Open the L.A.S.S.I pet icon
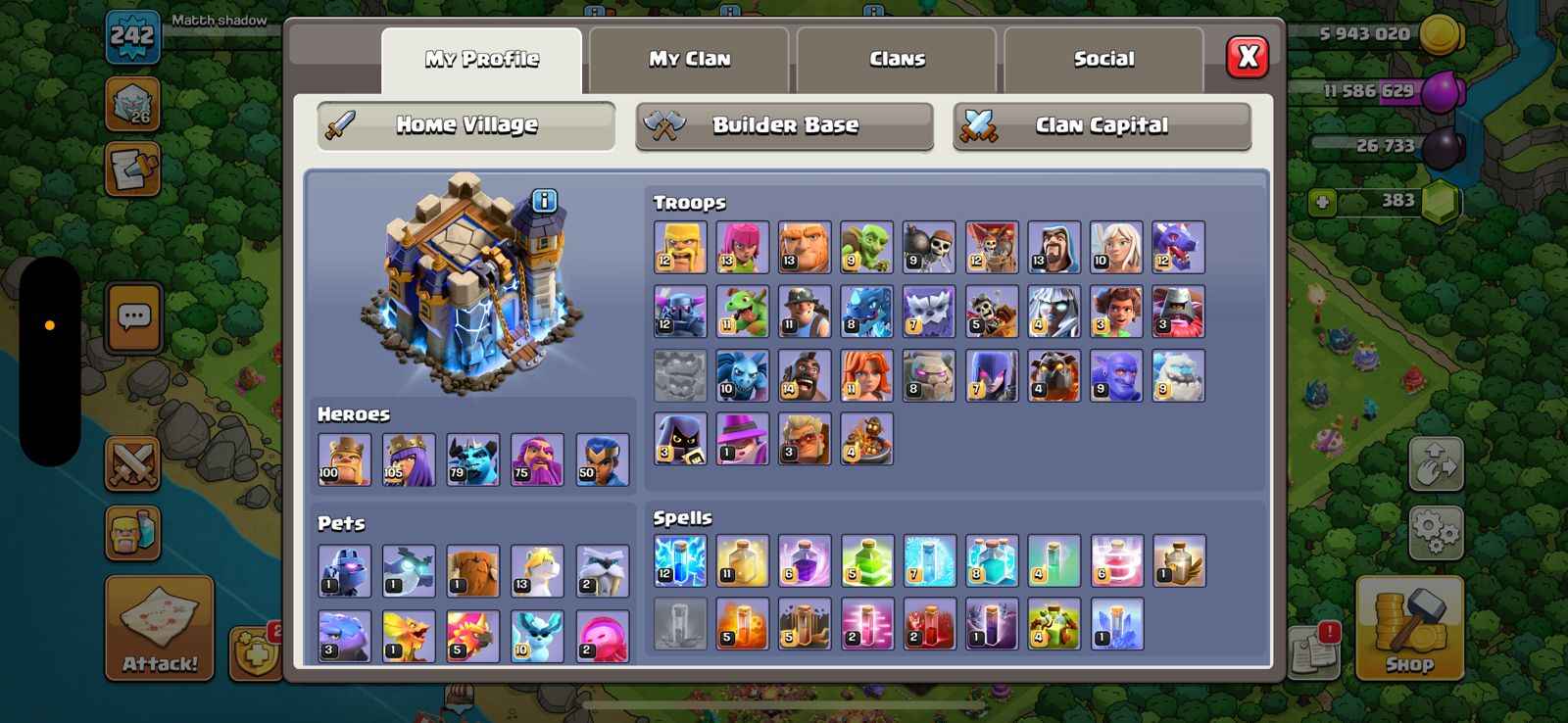 (344, 568)
